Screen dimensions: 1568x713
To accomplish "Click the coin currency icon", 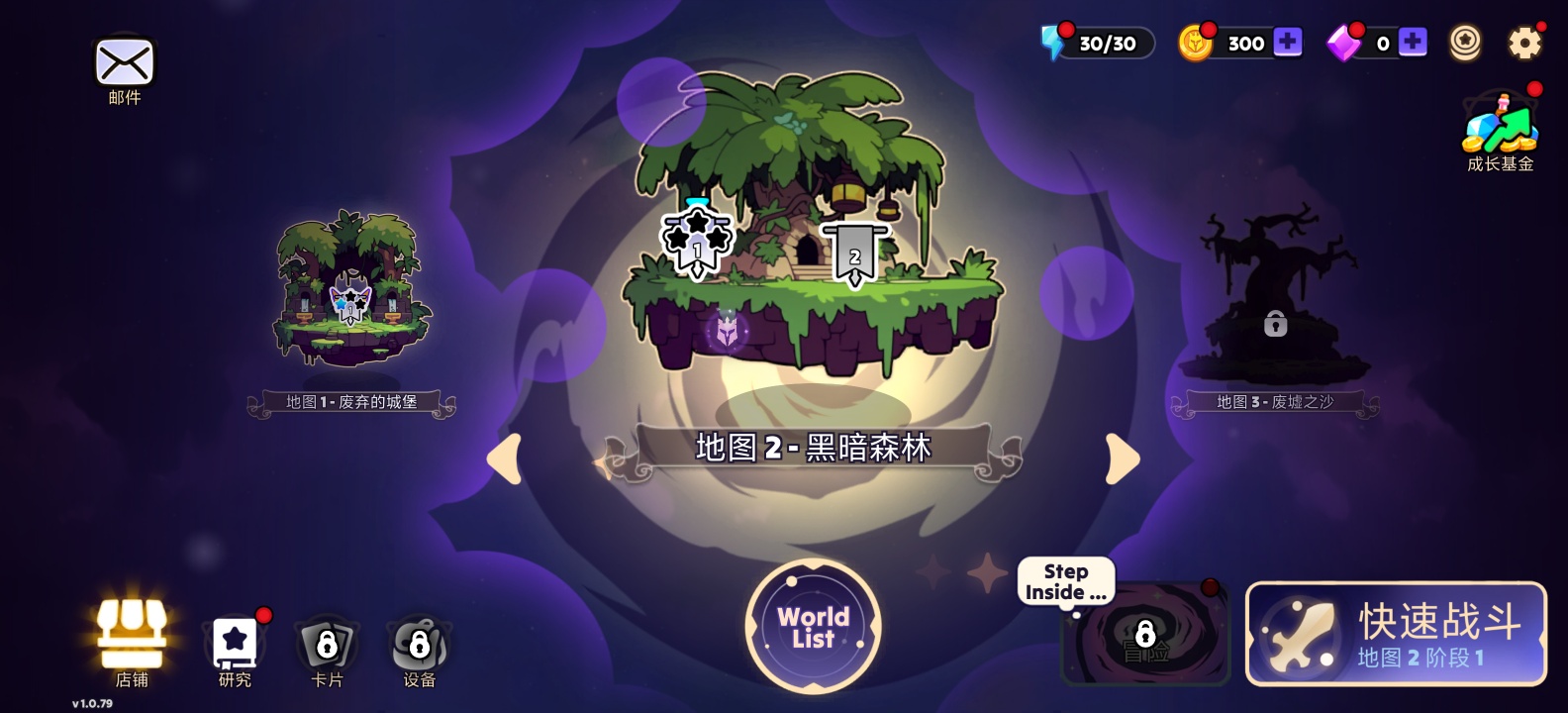I will click(x=1197, y=42).
